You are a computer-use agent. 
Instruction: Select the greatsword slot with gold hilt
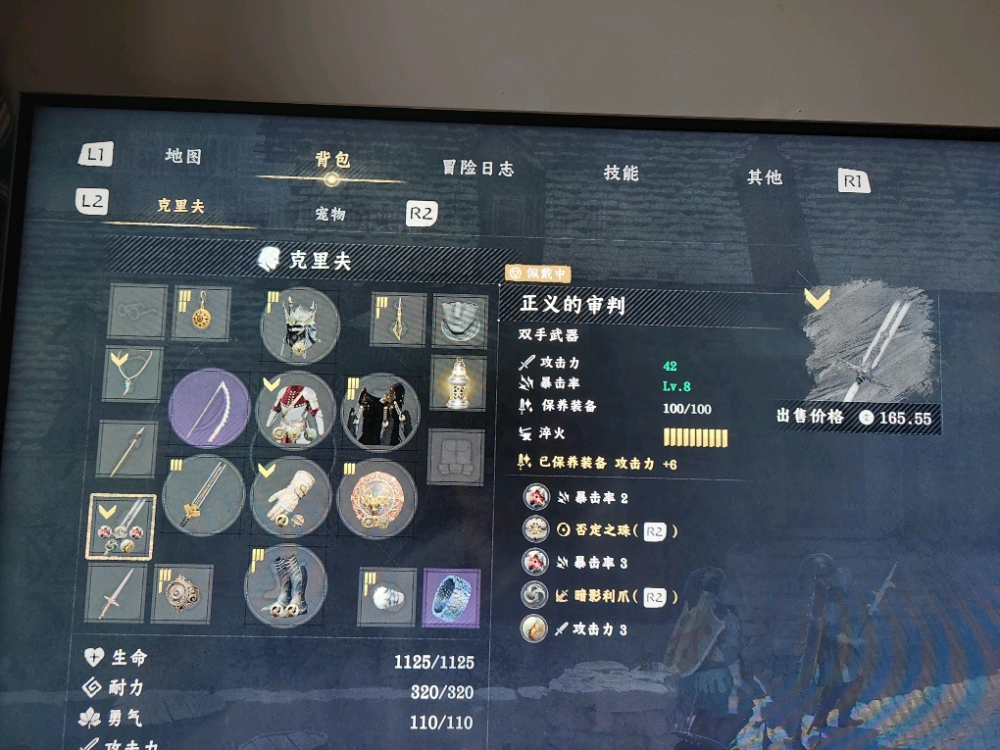(x=203, y=495)
